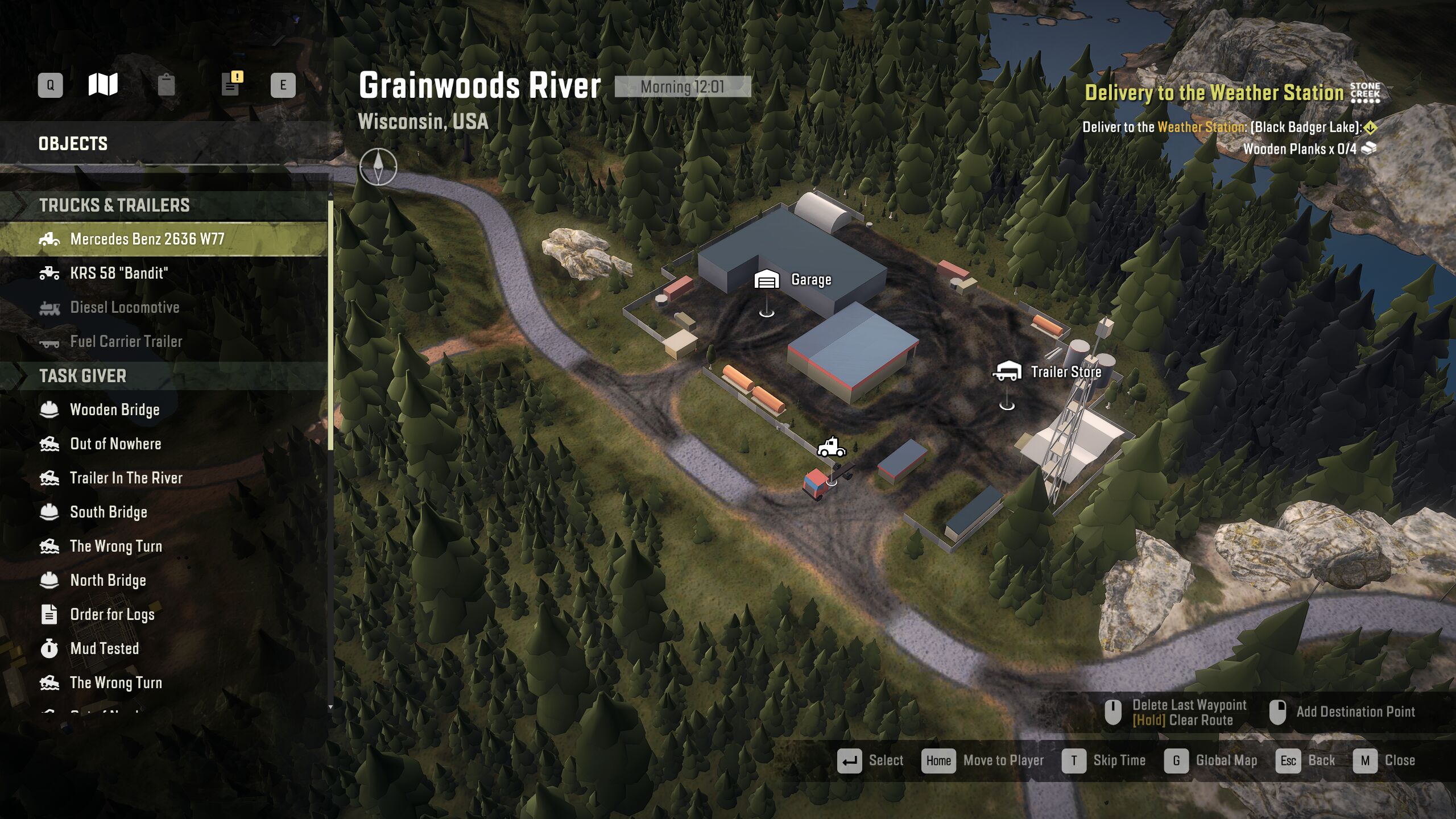
Task: Select the Mercedes Benz 2636 W77 truck
Action: (x=147, y=239)
